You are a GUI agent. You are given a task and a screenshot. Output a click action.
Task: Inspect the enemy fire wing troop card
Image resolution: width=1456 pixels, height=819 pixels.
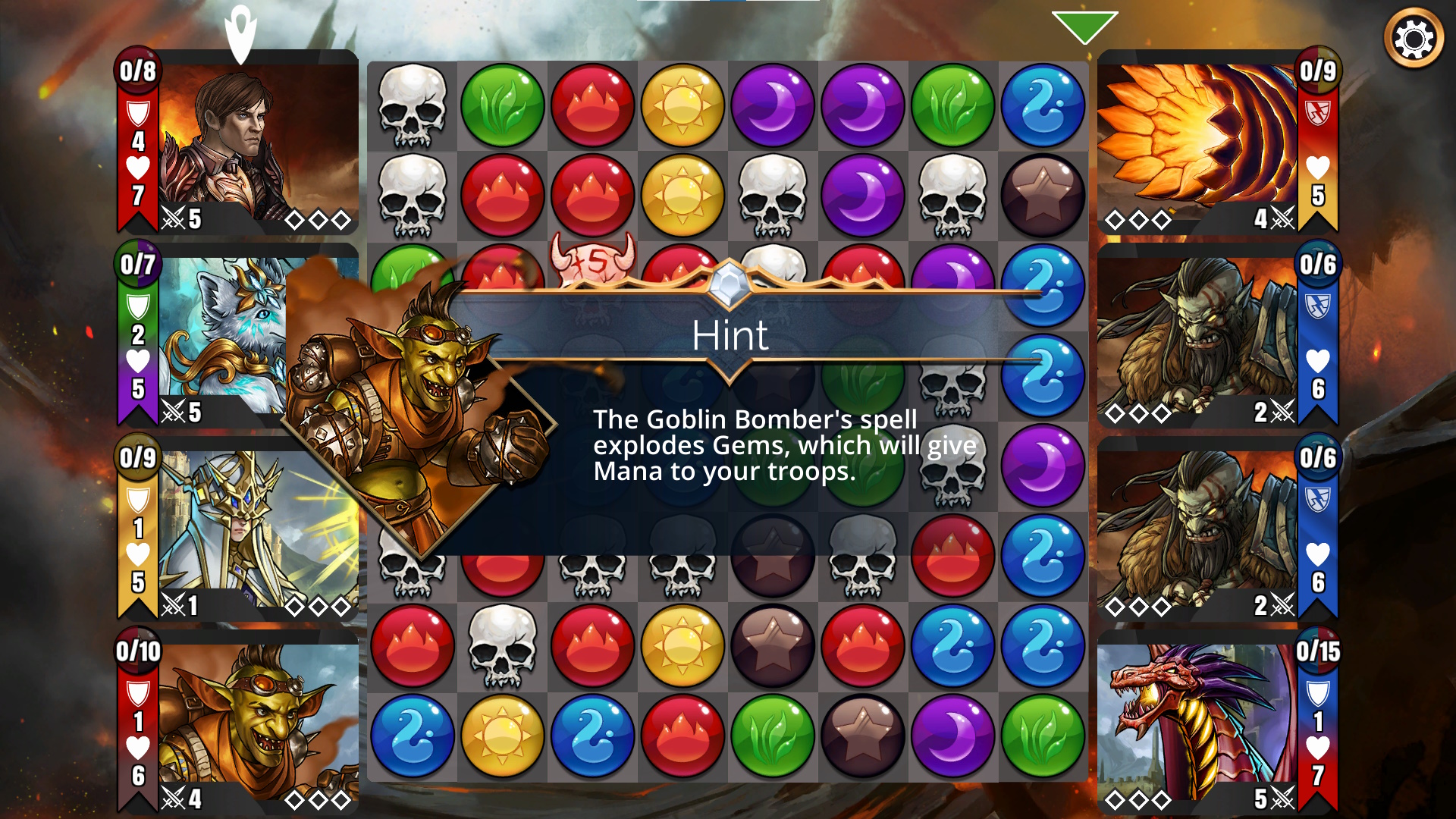click(1198, 142)
